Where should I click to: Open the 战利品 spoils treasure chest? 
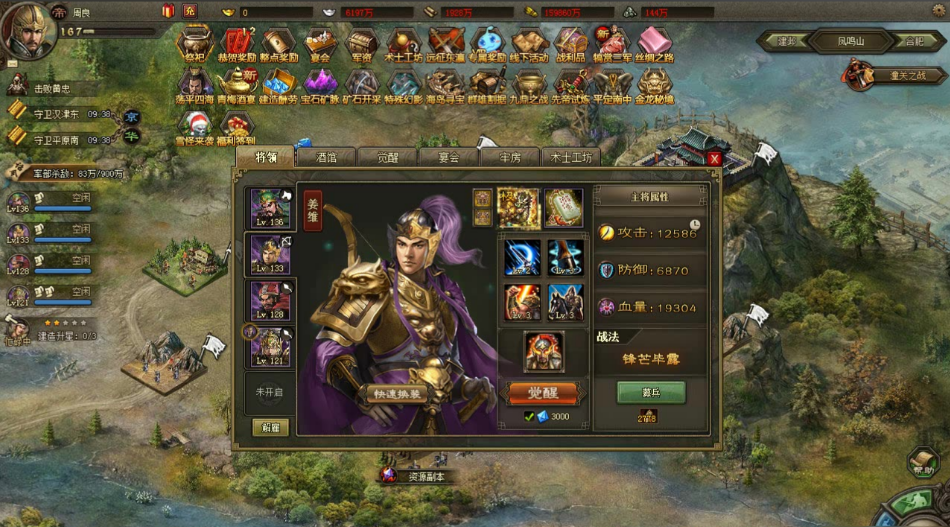(571, 42)
